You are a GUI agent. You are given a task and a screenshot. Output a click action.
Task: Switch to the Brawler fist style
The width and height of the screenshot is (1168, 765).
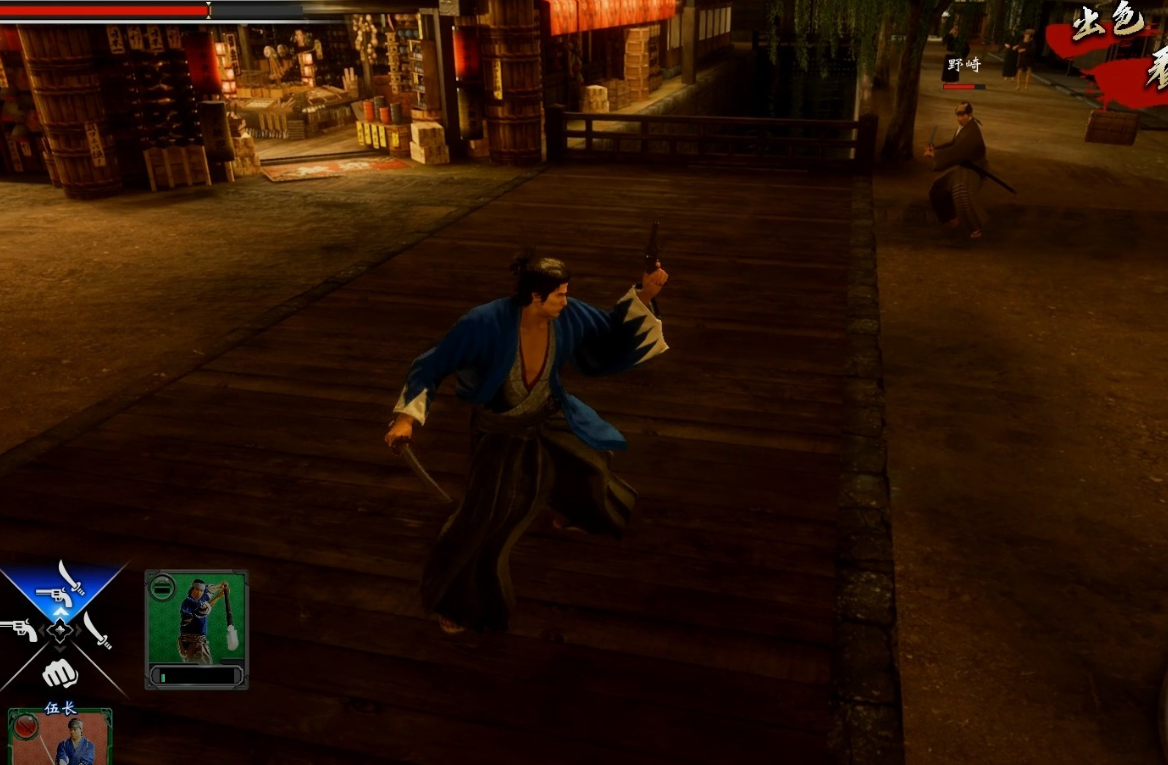point(60,674)
